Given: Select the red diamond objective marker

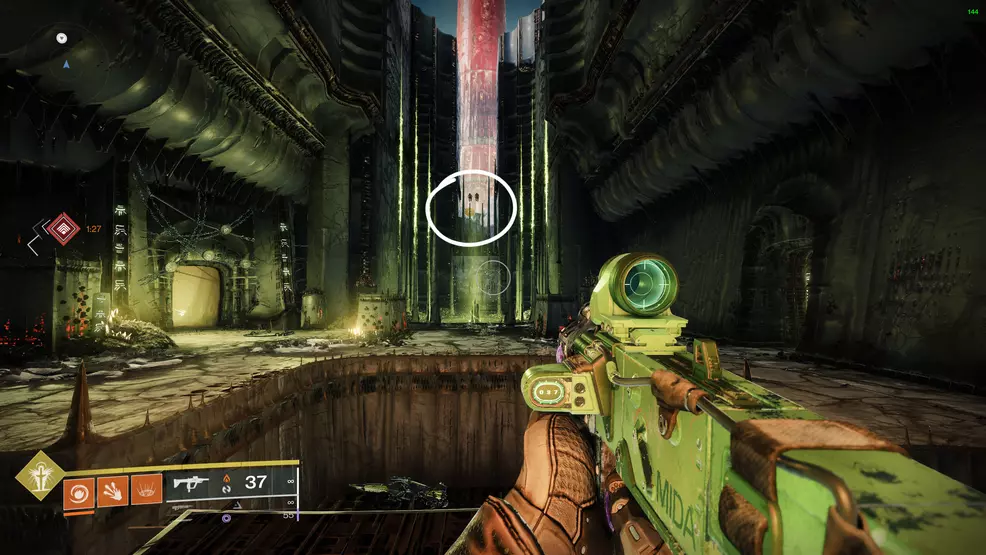Looking at the screenshot, I should pyautogui.click(x=63, y=229).
